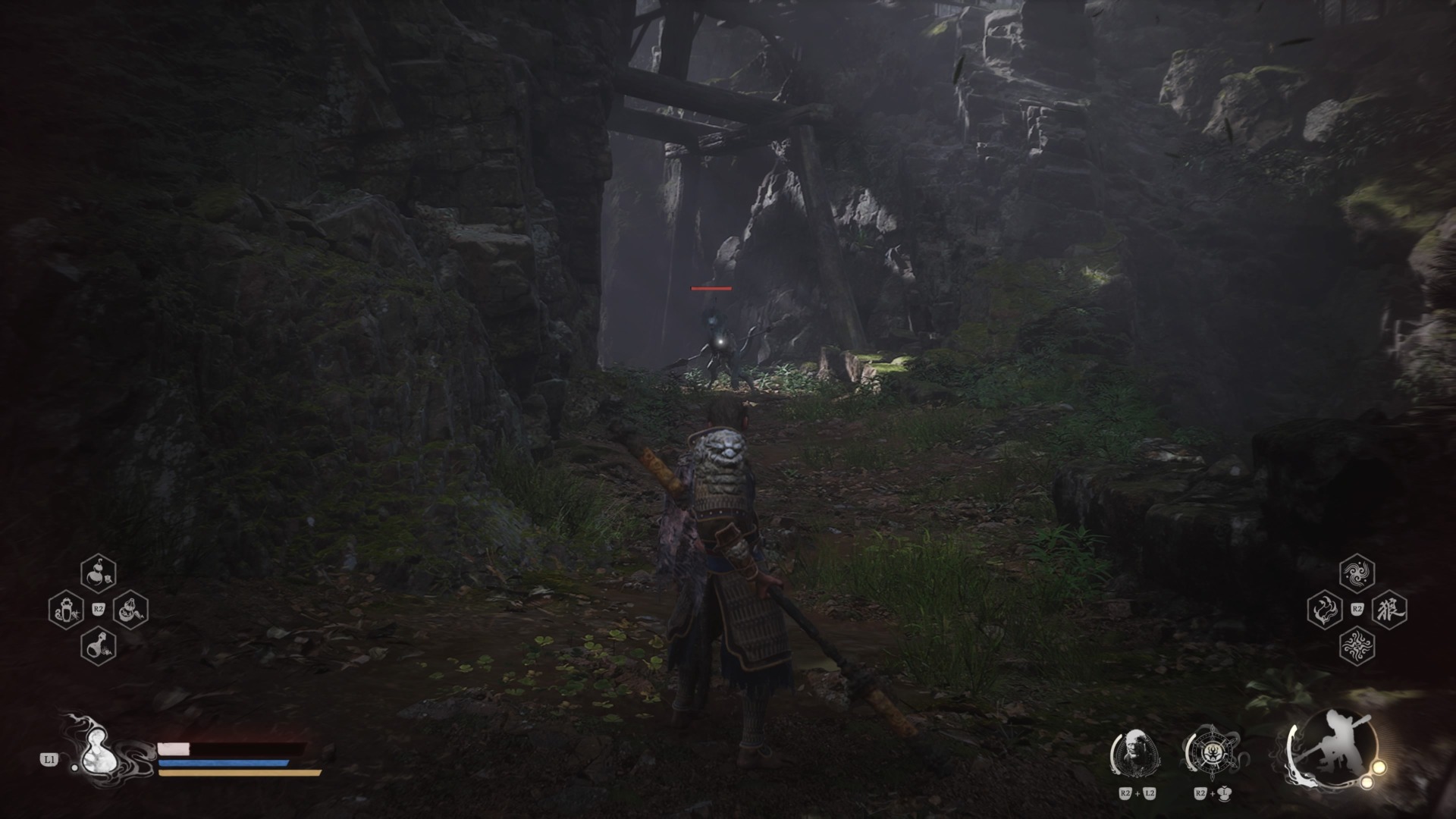Click the glowing focus point orb
1456x819 pixels.
(x=1379, y=768)
